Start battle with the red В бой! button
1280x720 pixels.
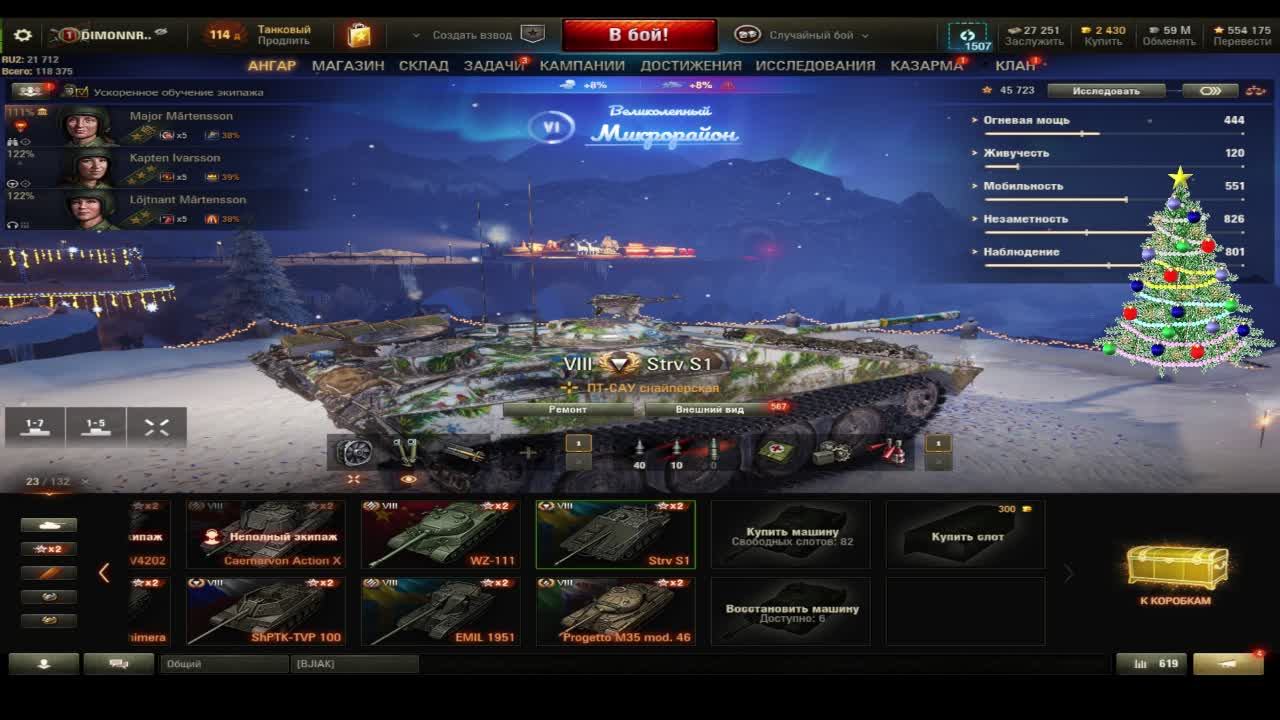pos(639,35)
